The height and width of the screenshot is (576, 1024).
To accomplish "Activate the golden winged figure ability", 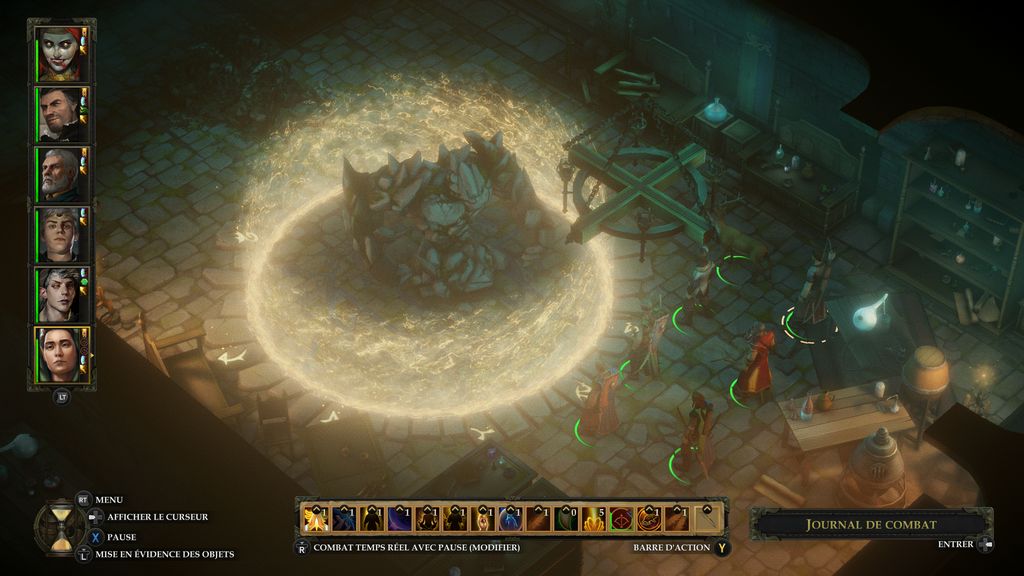I will (x=316, y=518).
